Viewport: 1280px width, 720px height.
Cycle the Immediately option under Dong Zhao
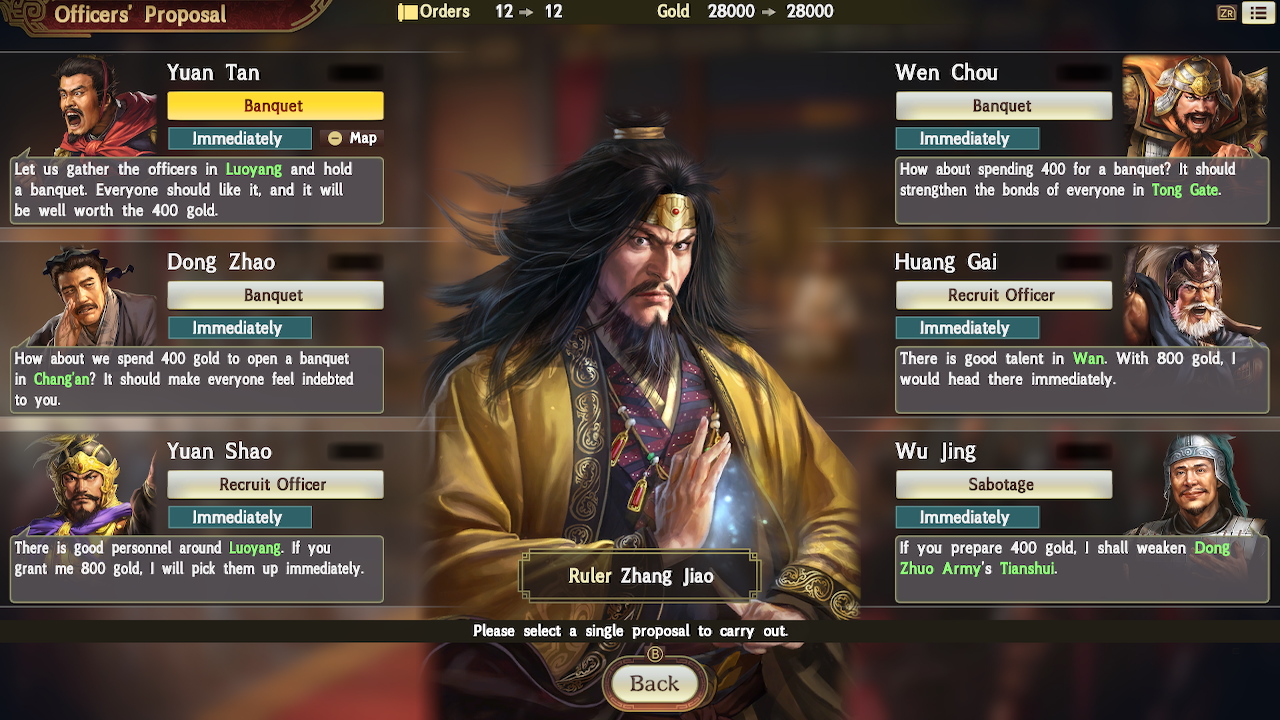pos(240,327)
